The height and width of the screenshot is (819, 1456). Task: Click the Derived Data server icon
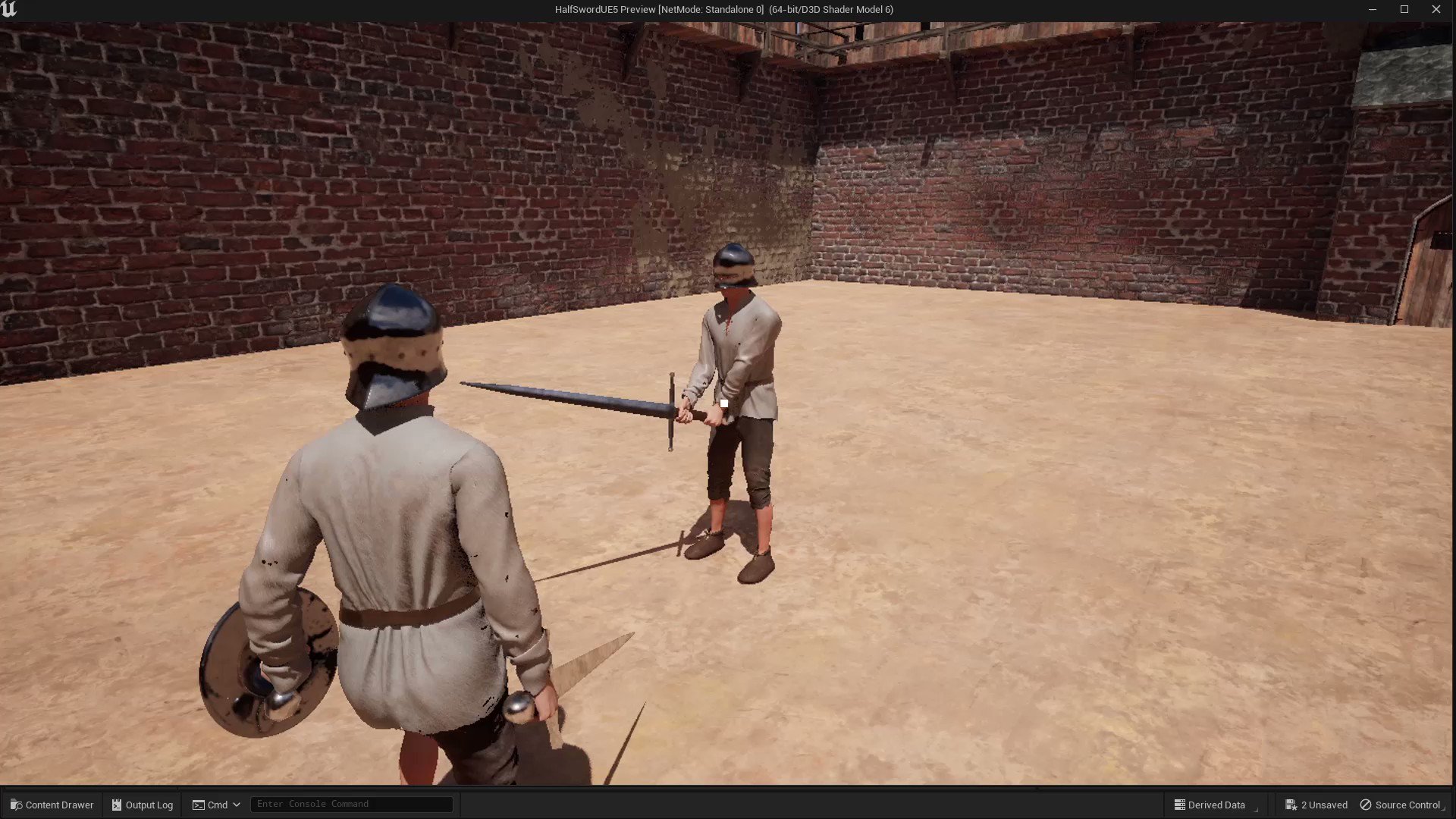(1180, 804)
